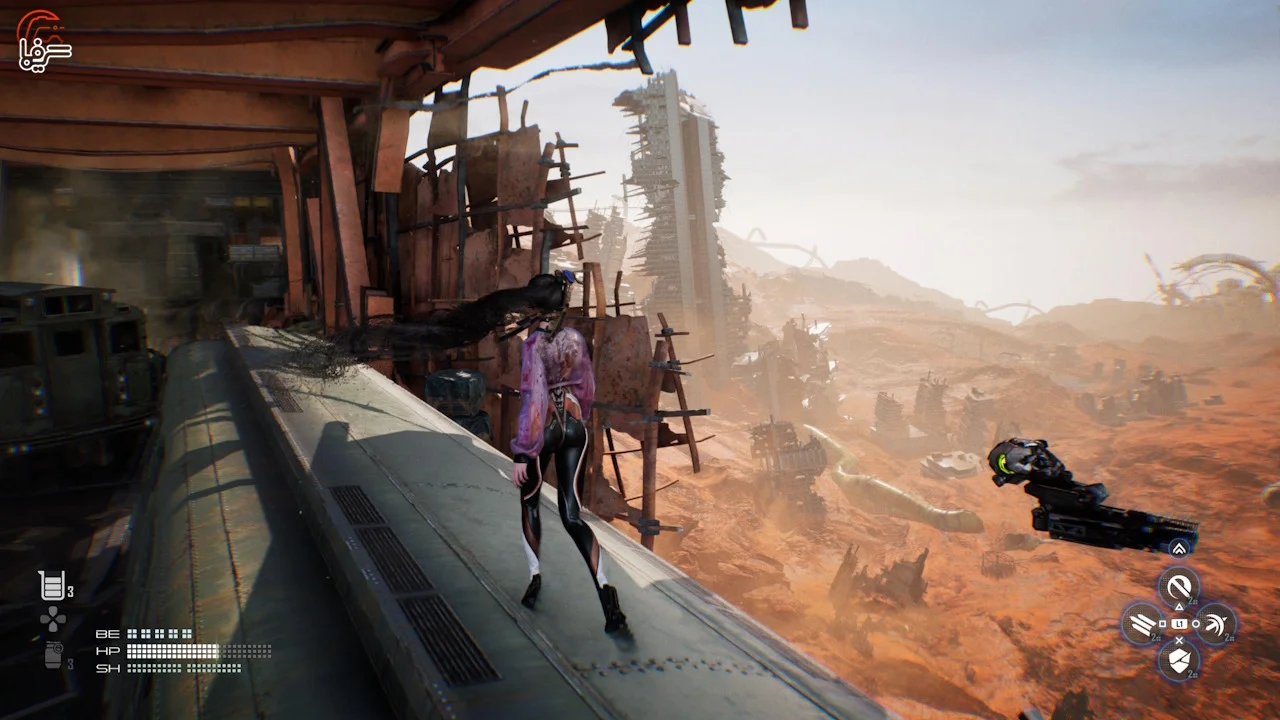Select the grenade canister item icon
Image resolution: width=1280 pixels, height=720 pixels.
pos(53,655)
